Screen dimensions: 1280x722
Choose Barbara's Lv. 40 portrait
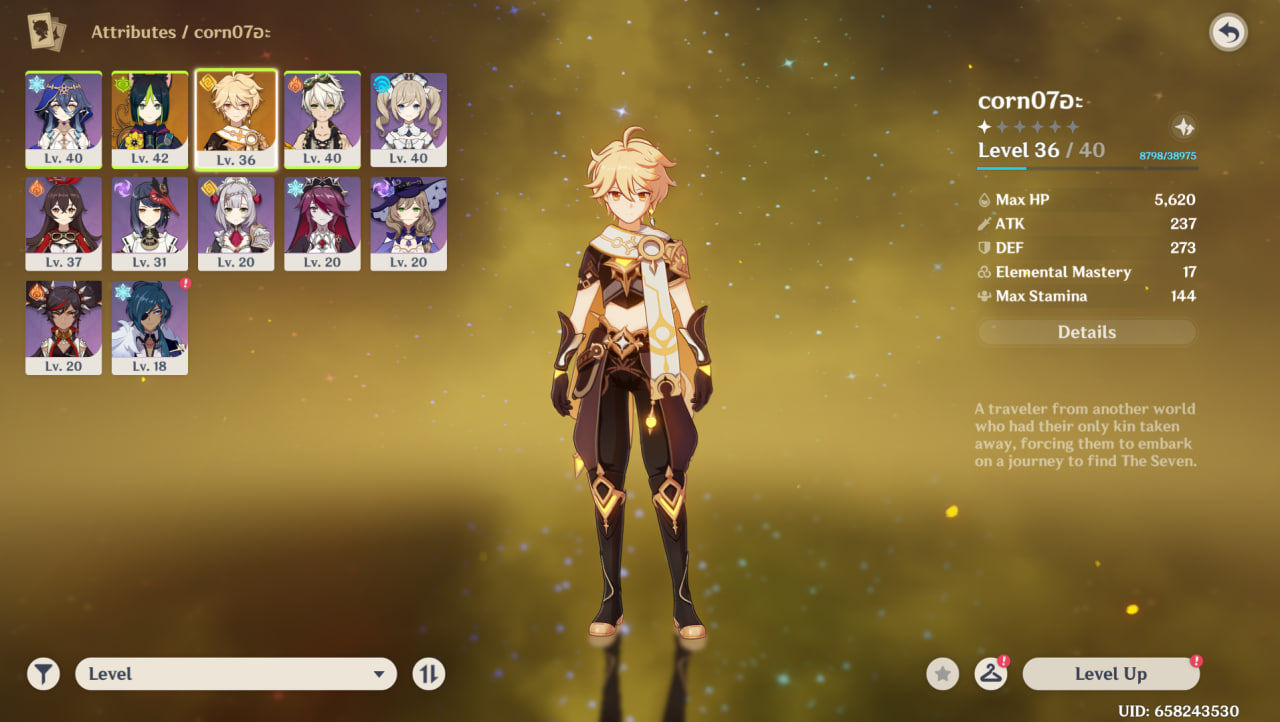coord(408,118)
